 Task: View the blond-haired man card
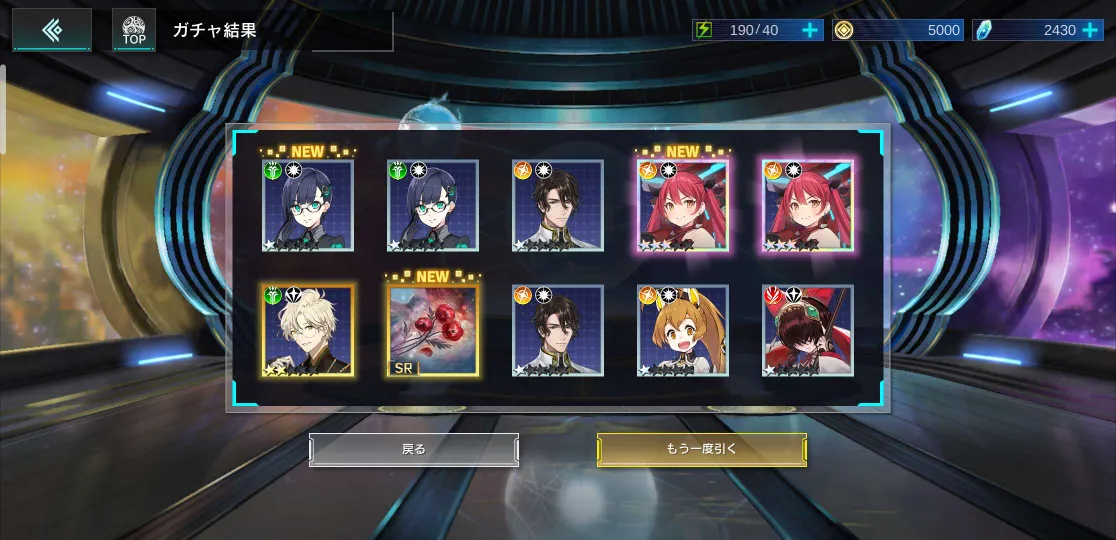click(308, 331)
